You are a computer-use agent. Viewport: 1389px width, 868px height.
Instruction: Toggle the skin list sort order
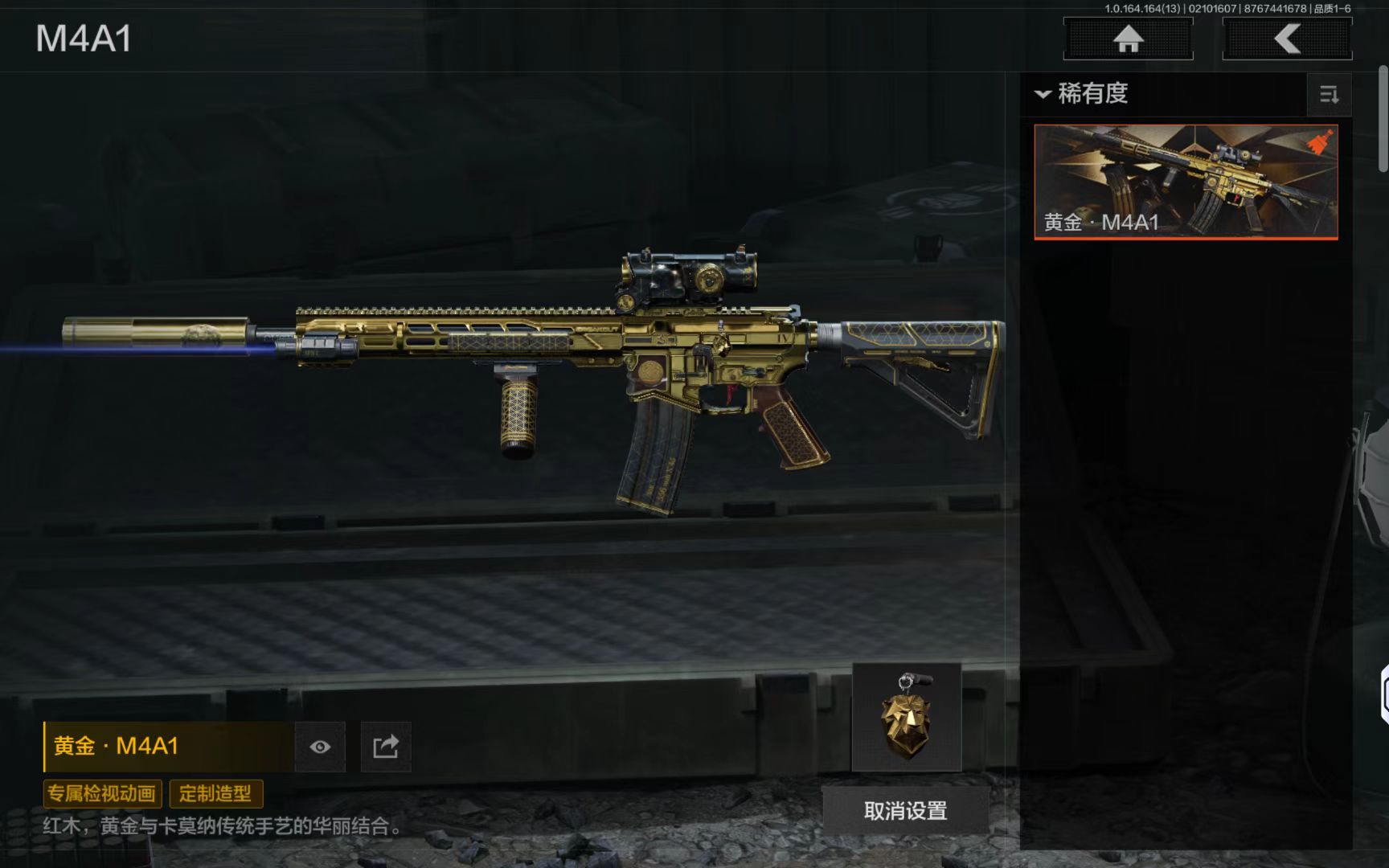(x=1329, y=95)
